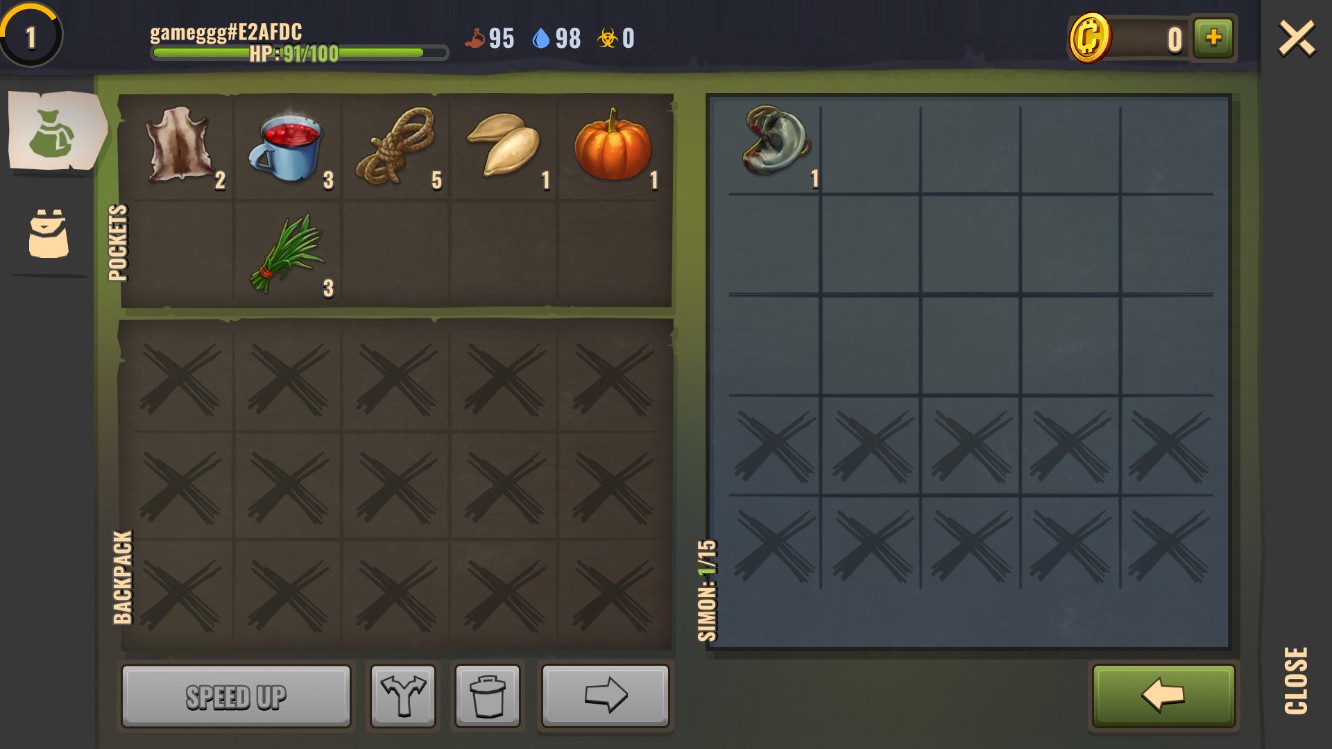Discard item with trash can button
The height and width of the screenshot is (749, 1332).
488,696
